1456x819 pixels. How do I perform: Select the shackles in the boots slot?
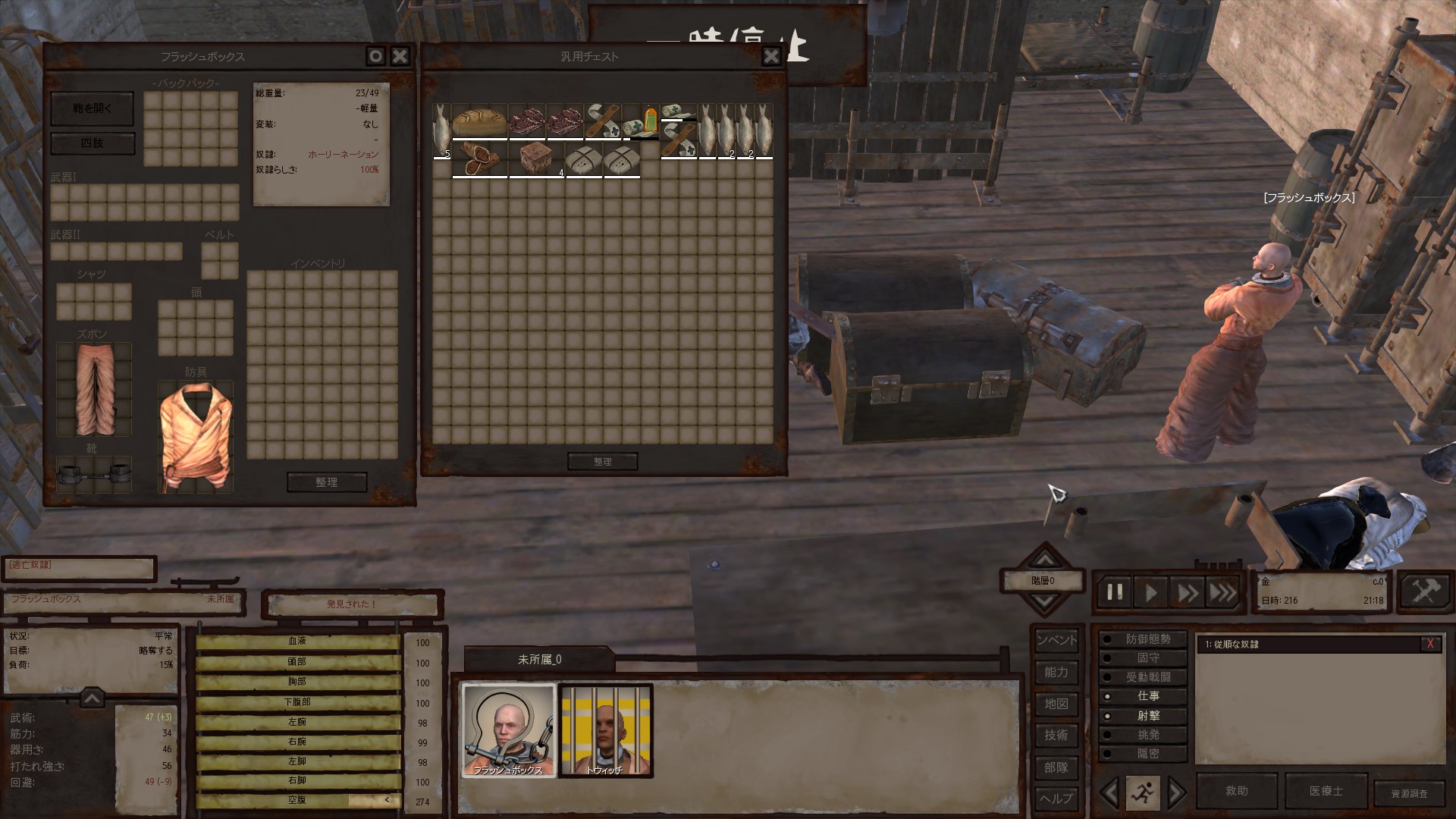[94, 475]
